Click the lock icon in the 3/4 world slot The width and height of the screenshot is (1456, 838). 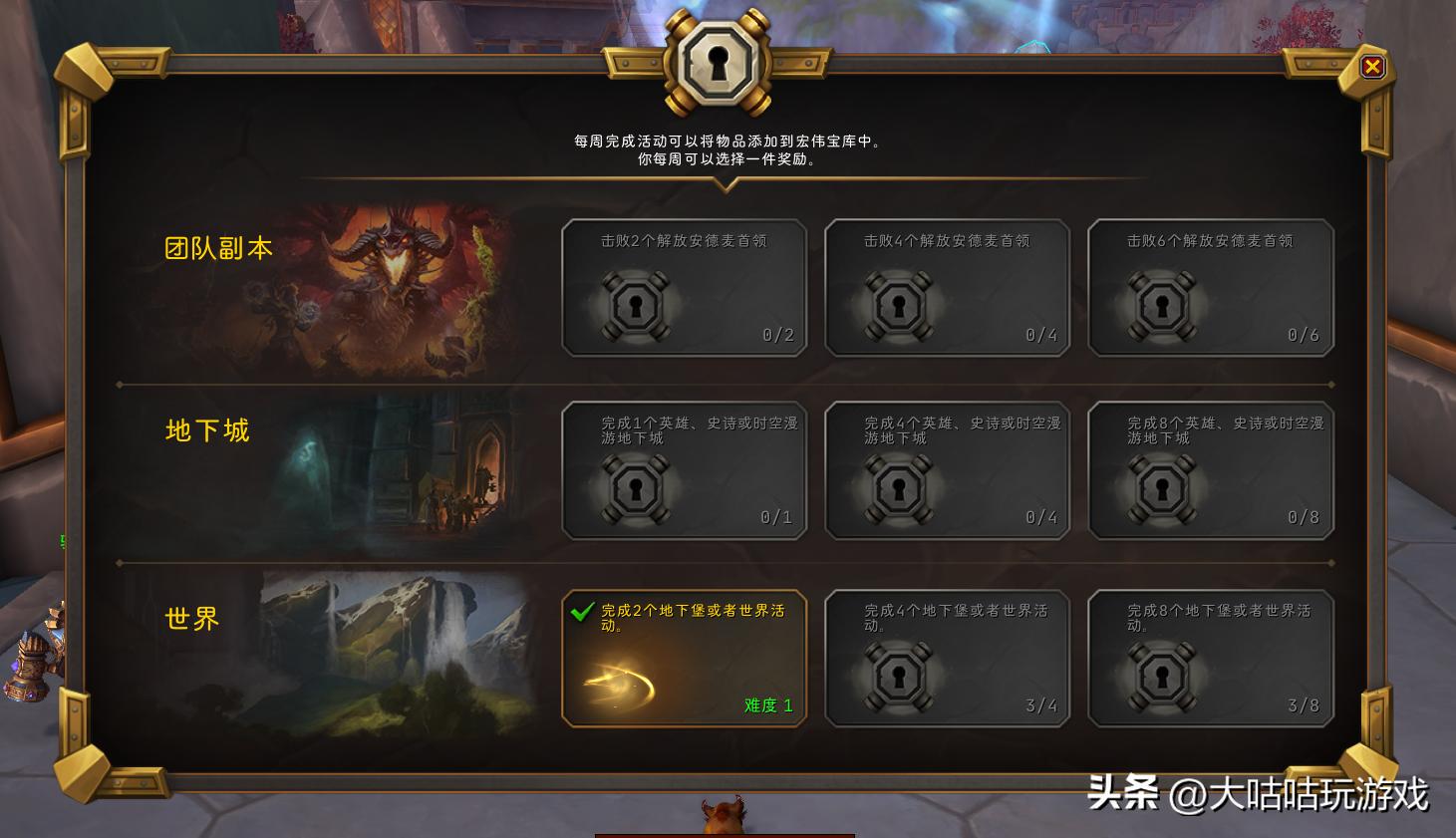tap(900, 676)
